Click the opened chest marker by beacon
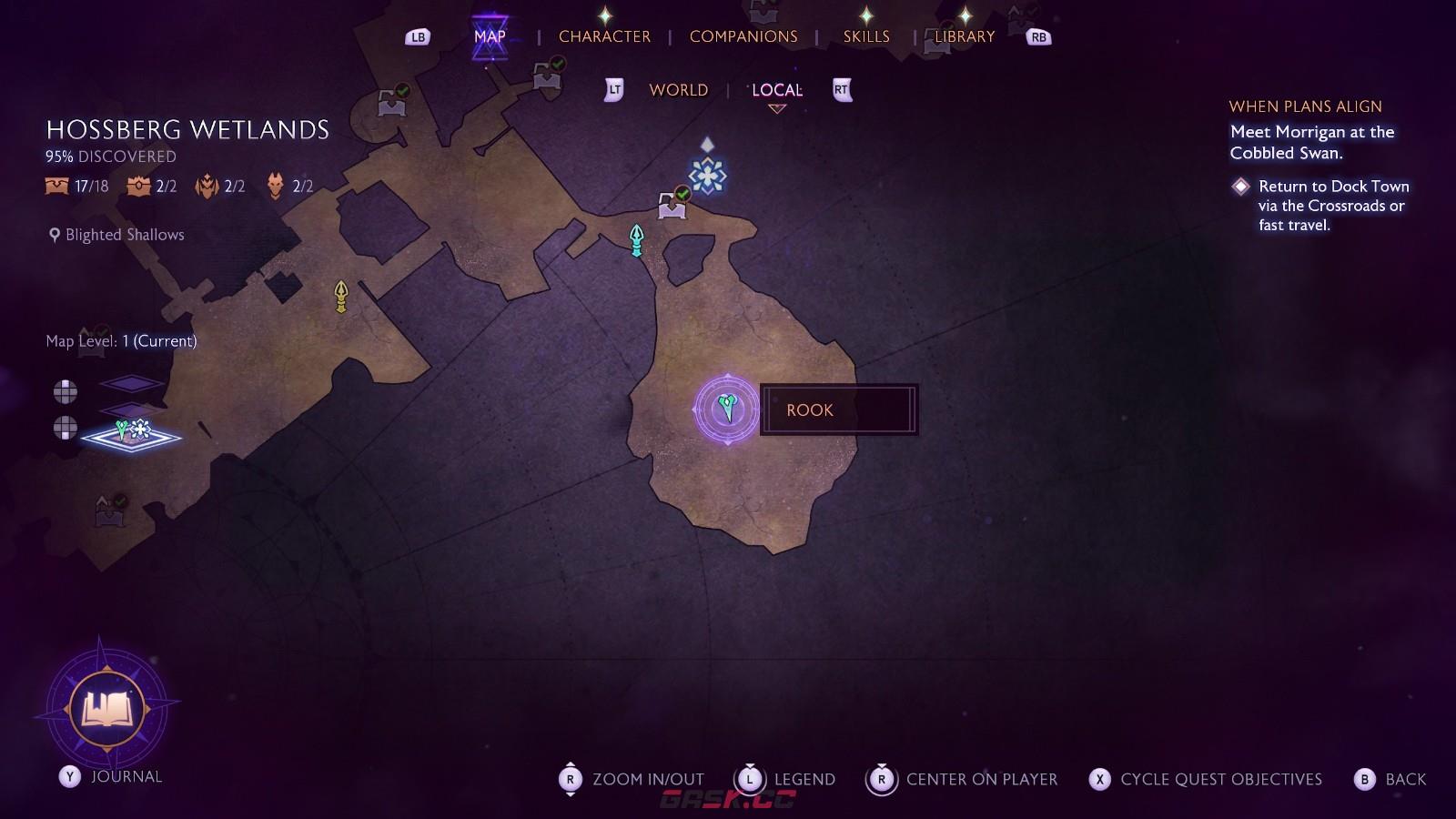 click(x=672, y=205)
